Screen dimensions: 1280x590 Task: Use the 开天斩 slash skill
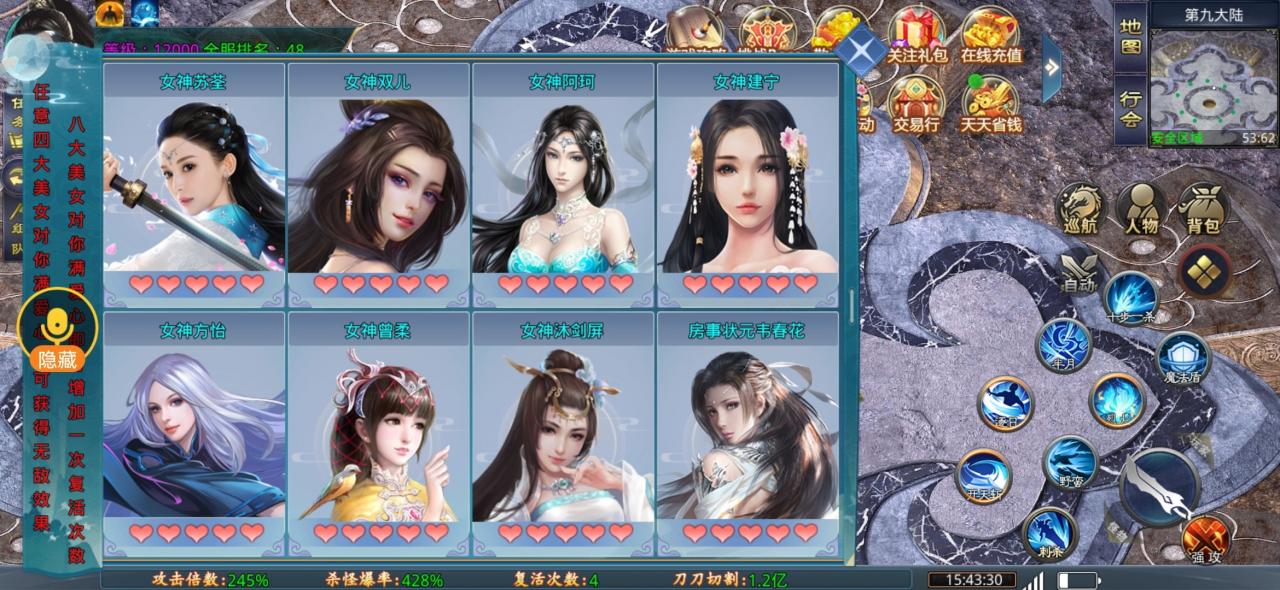[x=983, y=475]
